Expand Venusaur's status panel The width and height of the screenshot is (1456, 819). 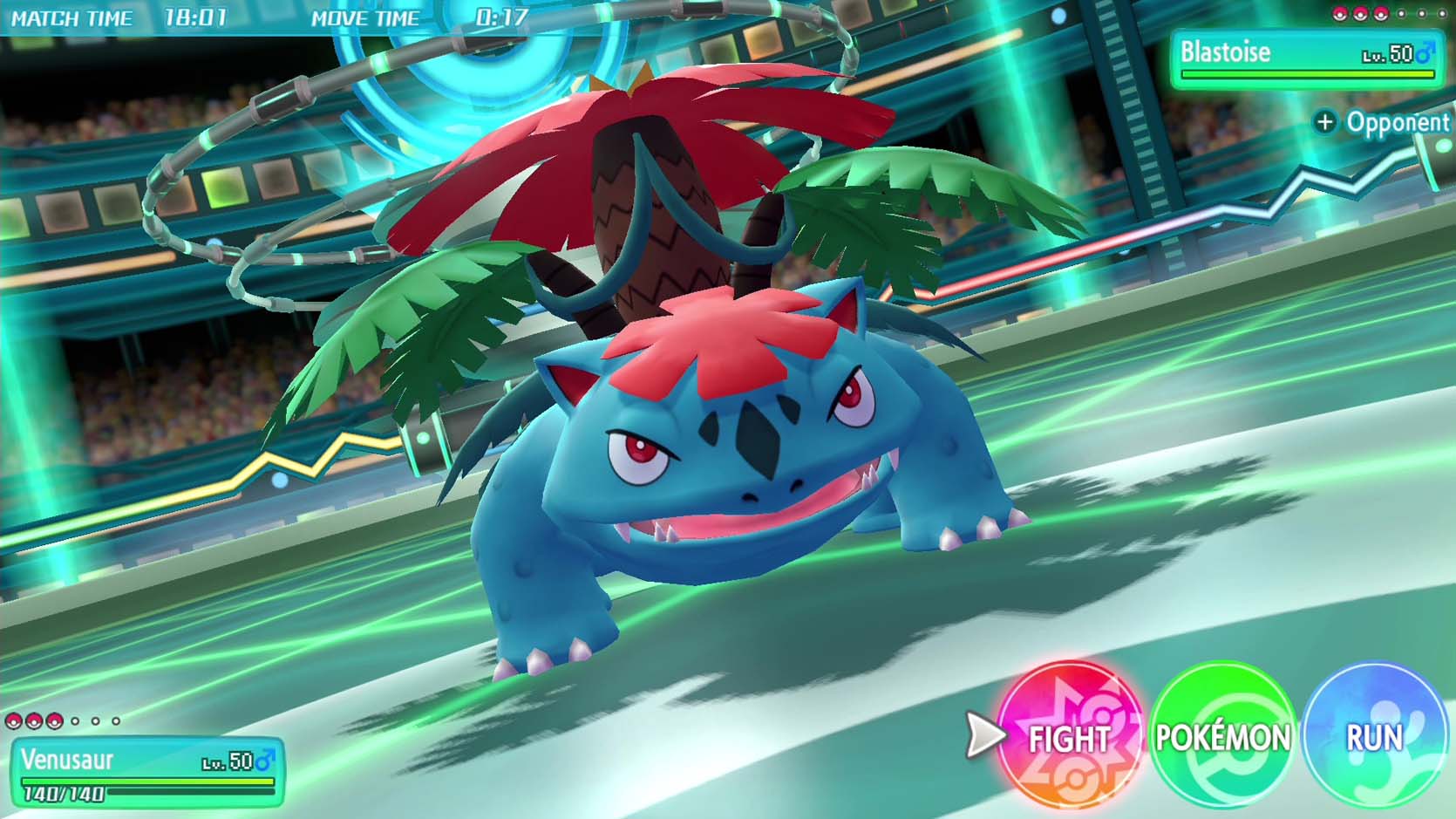coord(148,772)
